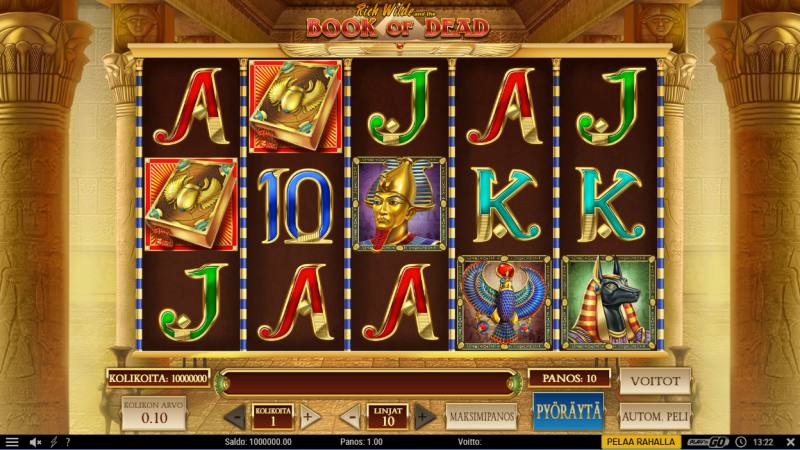Toggle the sound speaker icon
The width and height of the screenshot is (800, 450).
[x=35, y=441]
